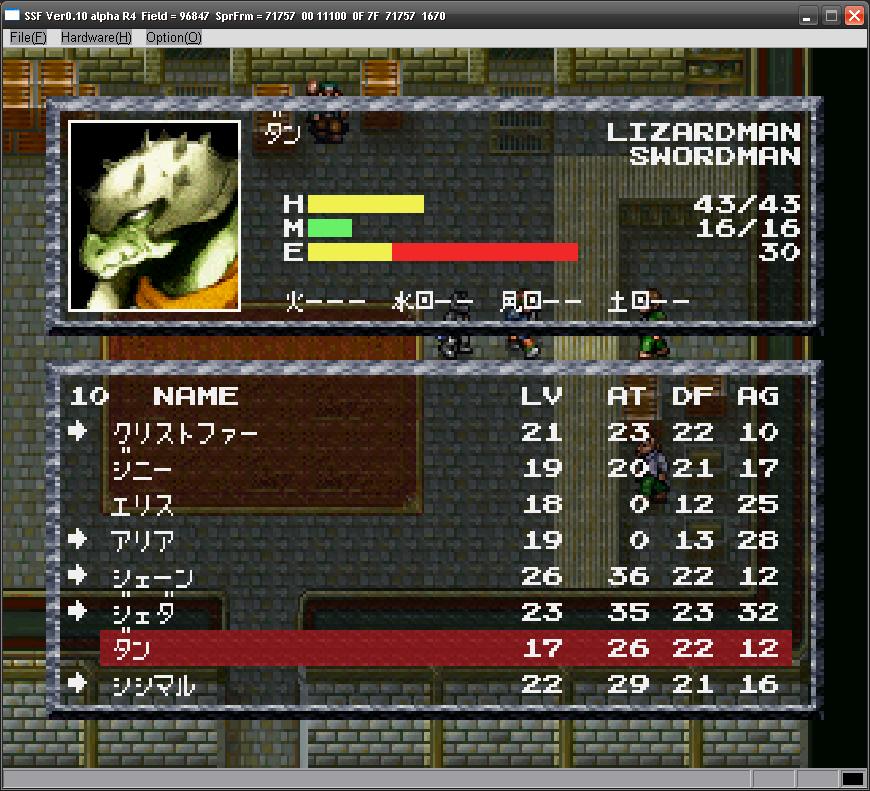The image size is (870, 791).
Task: Open the File(F) menu
Action: click(28, 37)
